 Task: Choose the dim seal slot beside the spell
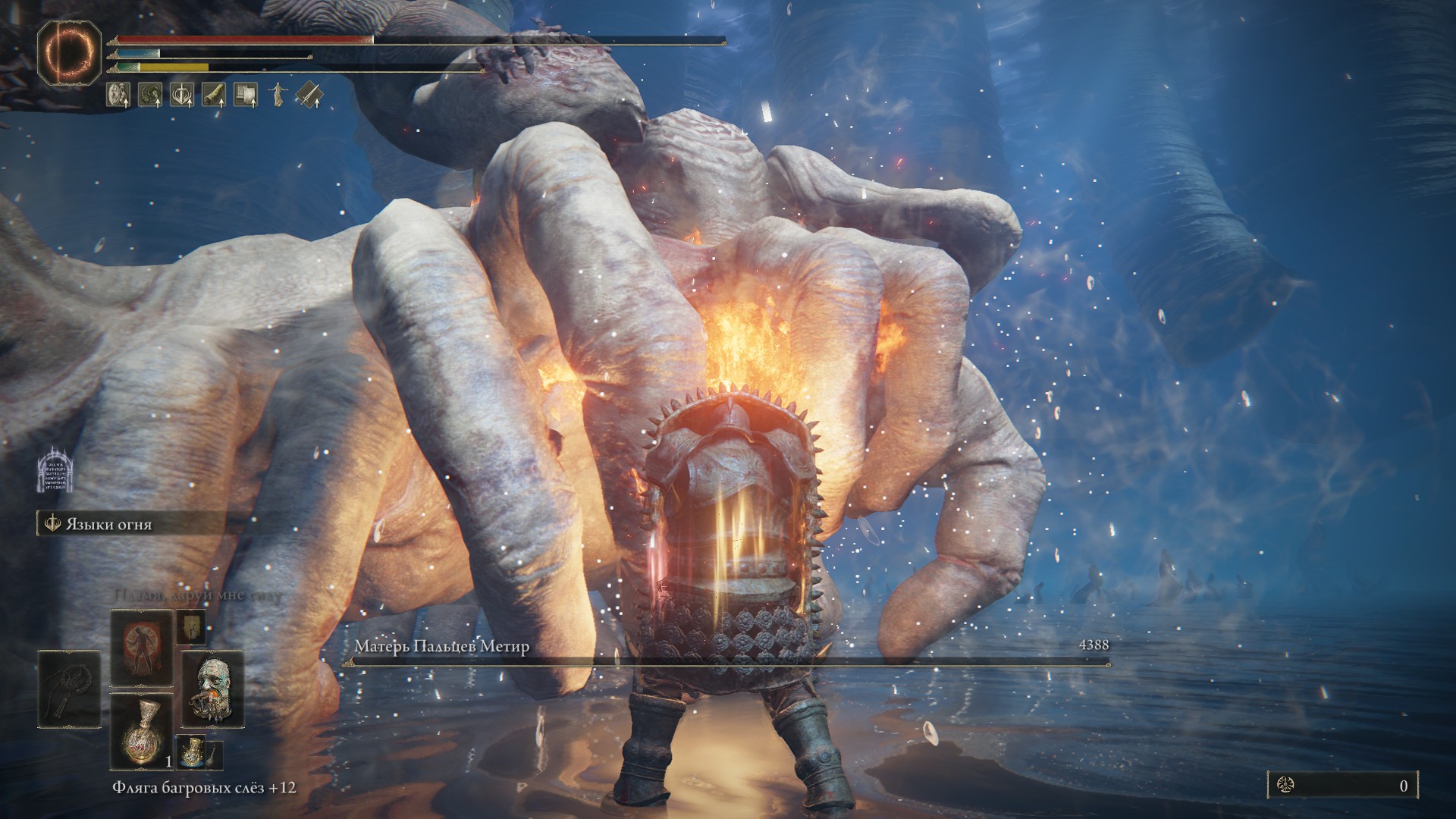[192, 626]
